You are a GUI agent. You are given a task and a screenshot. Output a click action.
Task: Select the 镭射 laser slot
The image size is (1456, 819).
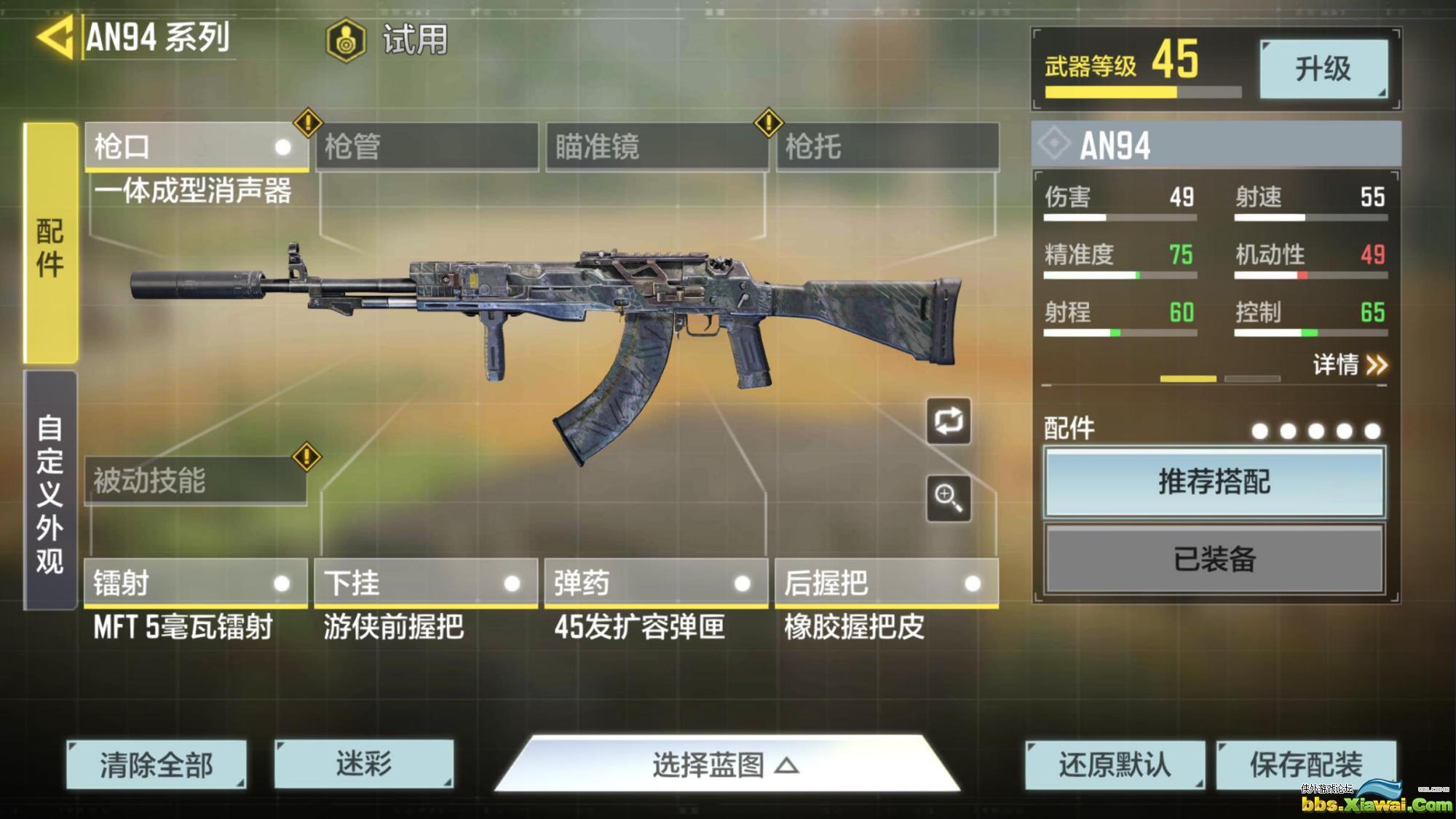195,583
